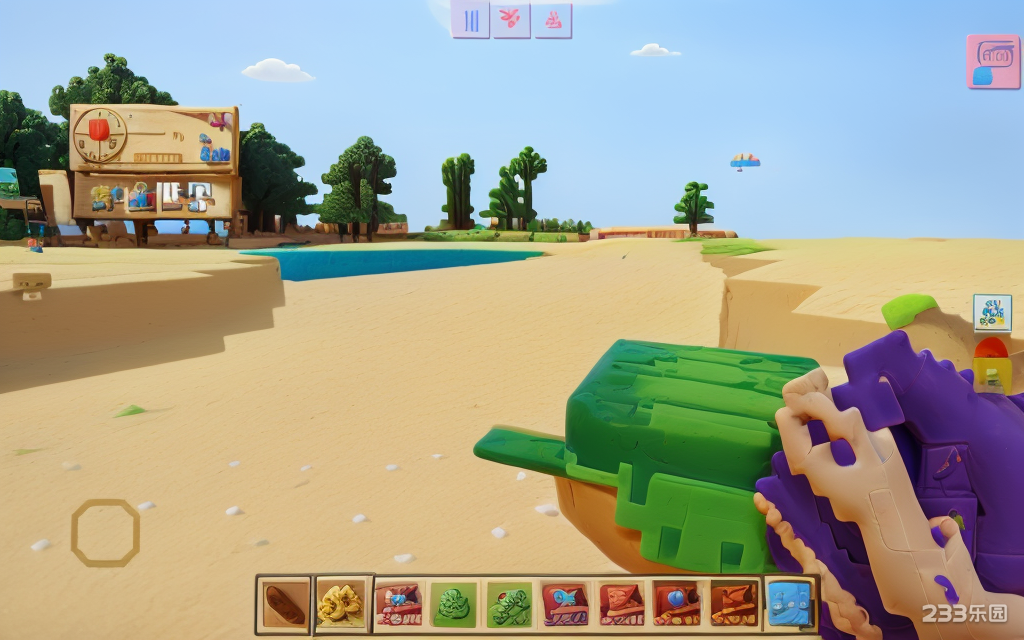Select the brown item in the first hotbar slot
The width and height of the screenshot is (1024, 640).
point(285,604)
